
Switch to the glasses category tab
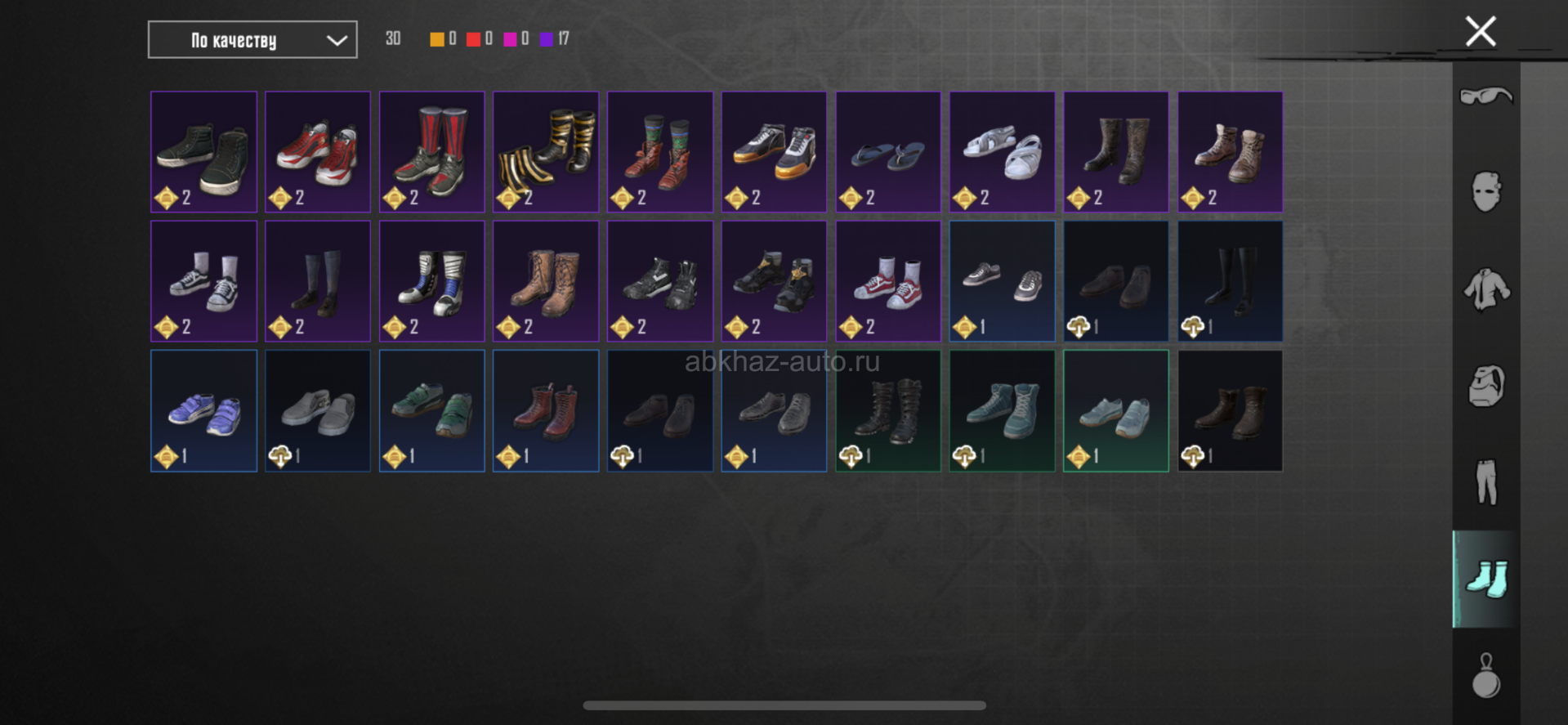pyautogui.click(x=1485, y=96)
